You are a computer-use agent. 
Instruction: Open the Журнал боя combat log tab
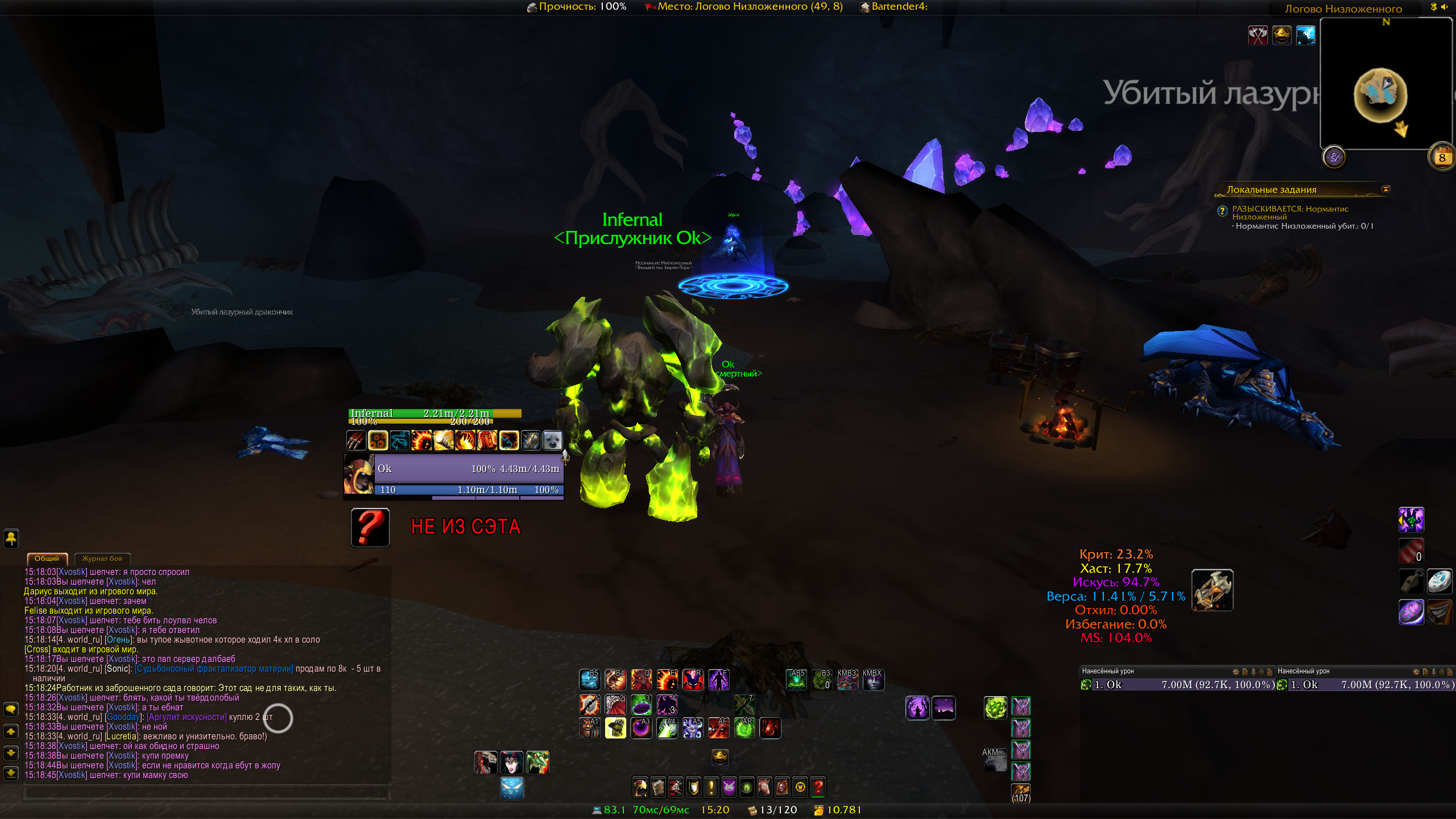tap(102, 559)
